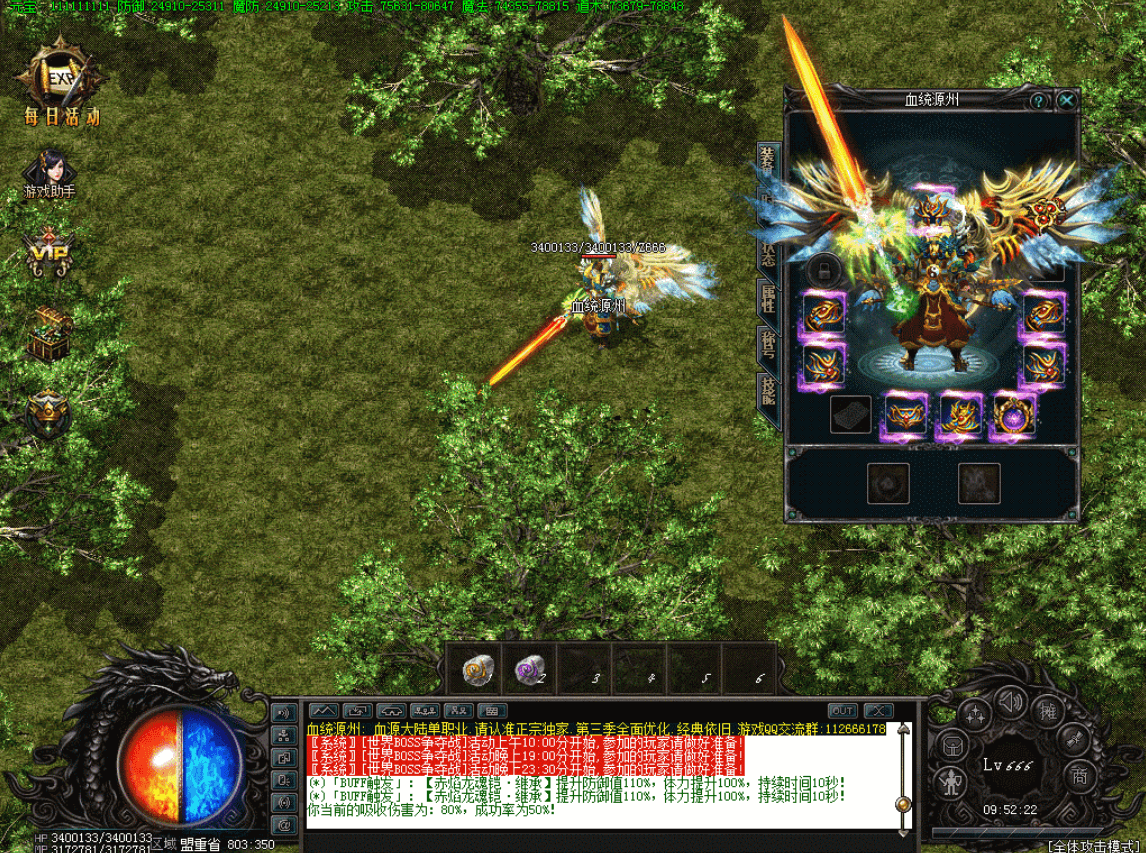Click the [全体攻击模式] attack mode label
Image resolution: width=1146 pixels, height=853 pixels.
pos(1096,846)
